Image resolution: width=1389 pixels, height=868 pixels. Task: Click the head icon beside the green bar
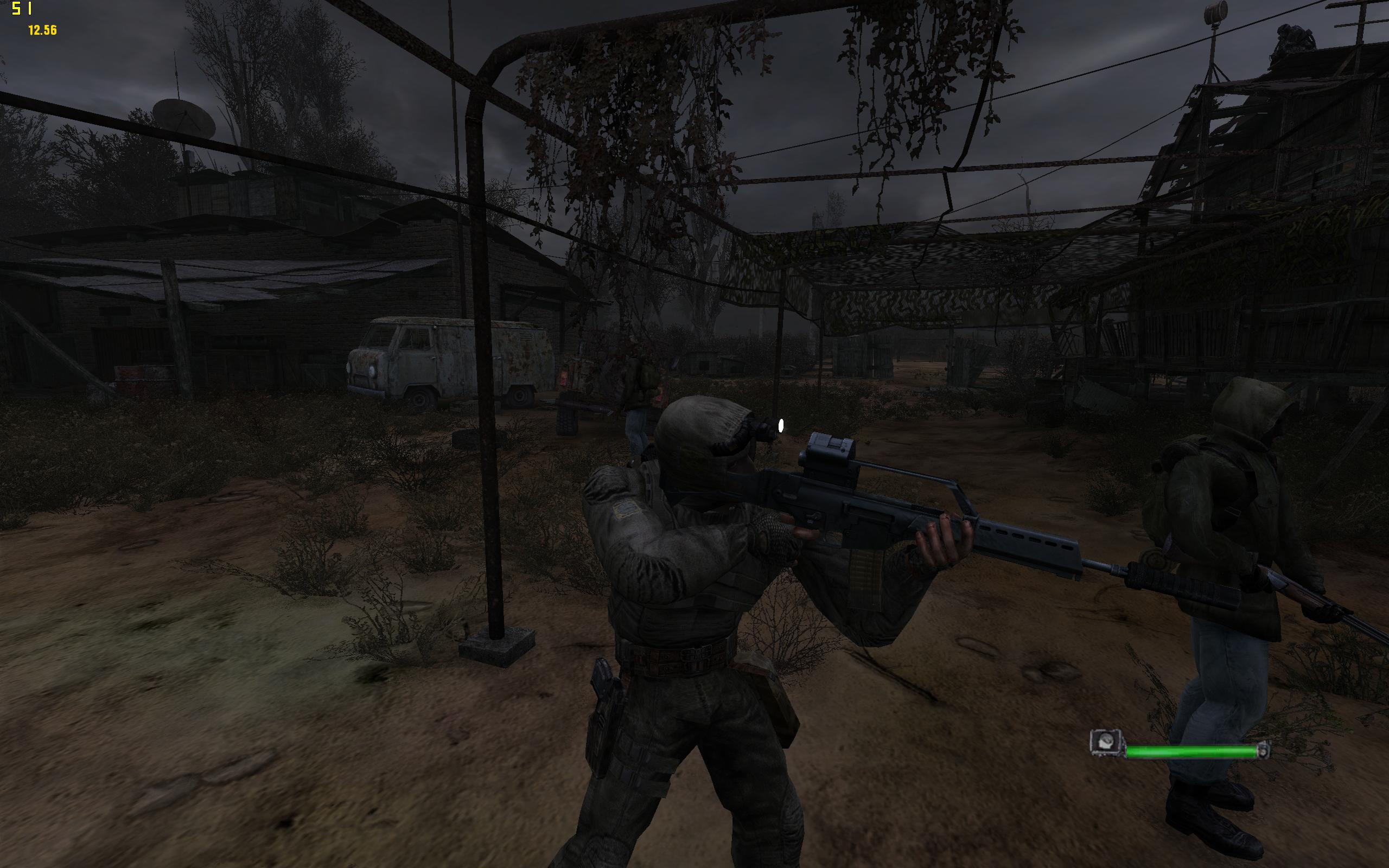(x=1107, y=743)
